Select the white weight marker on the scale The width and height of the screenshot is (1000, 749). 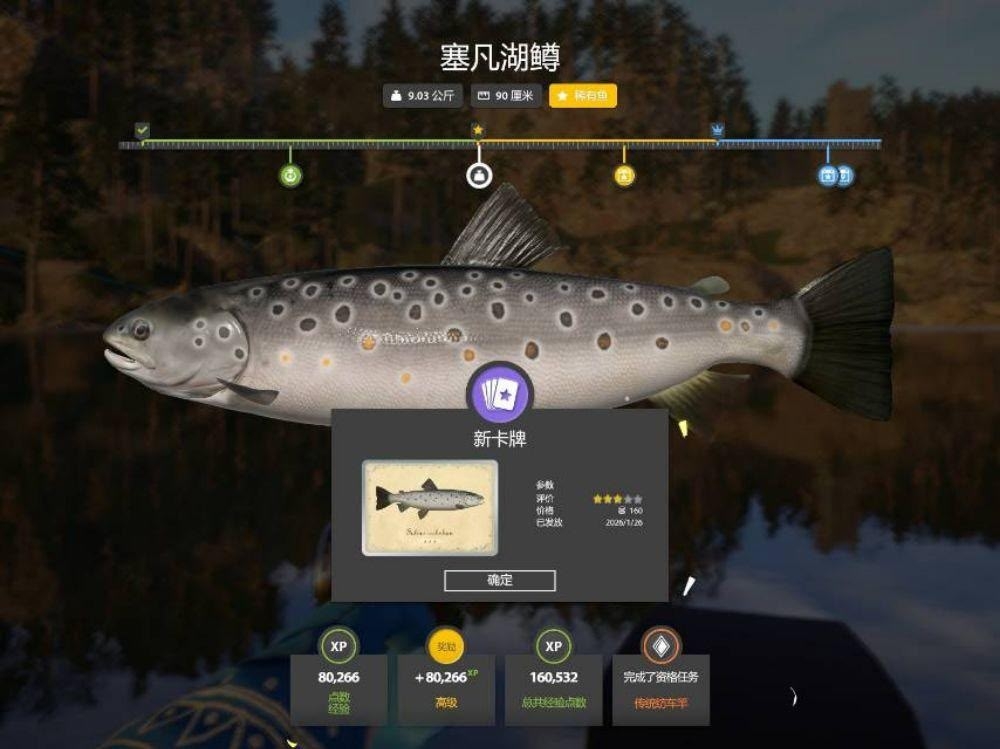pos(479,176)
